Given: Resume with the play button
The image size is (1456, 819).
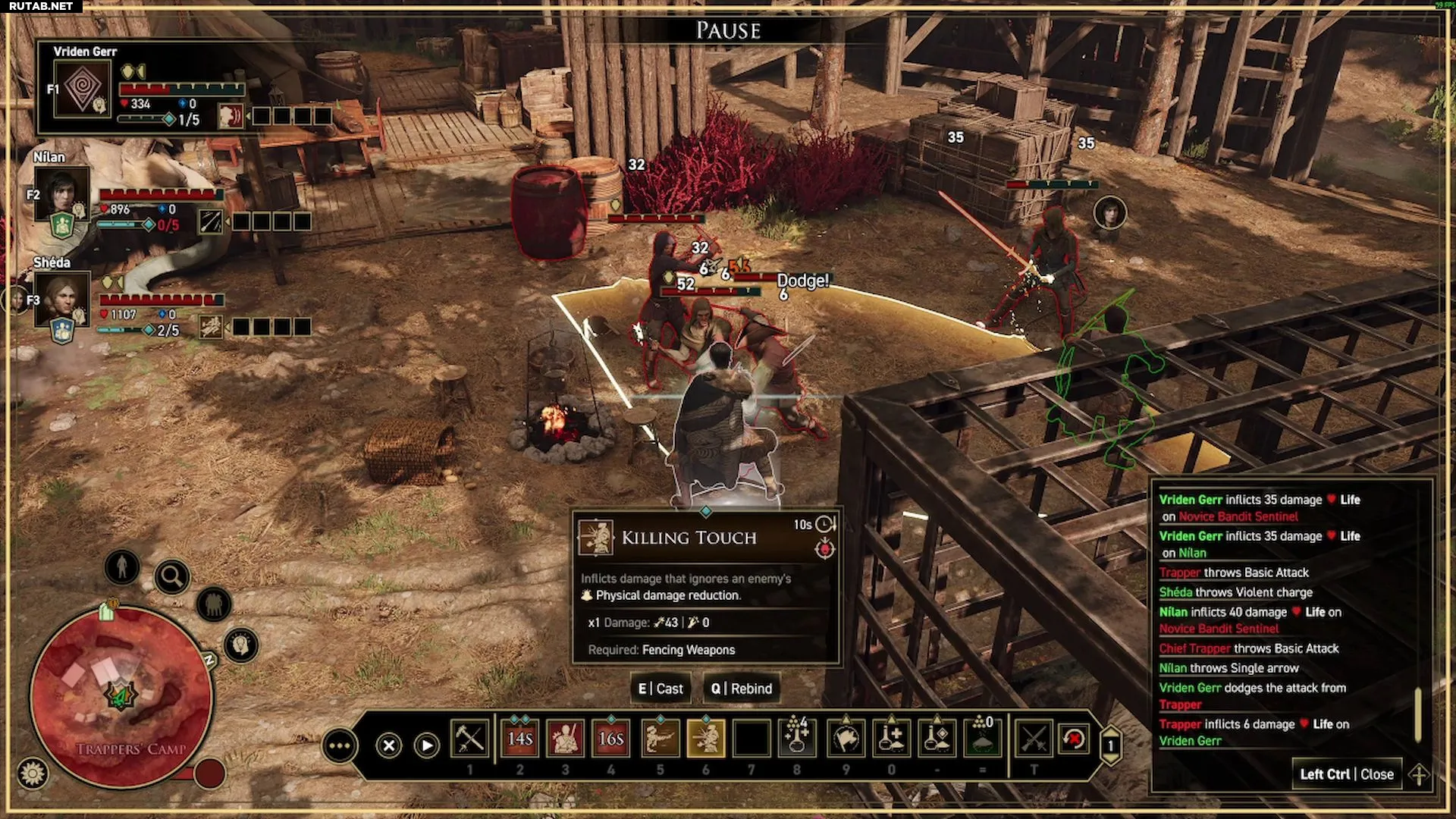Looking at the screenshot, I should (427, 746).
